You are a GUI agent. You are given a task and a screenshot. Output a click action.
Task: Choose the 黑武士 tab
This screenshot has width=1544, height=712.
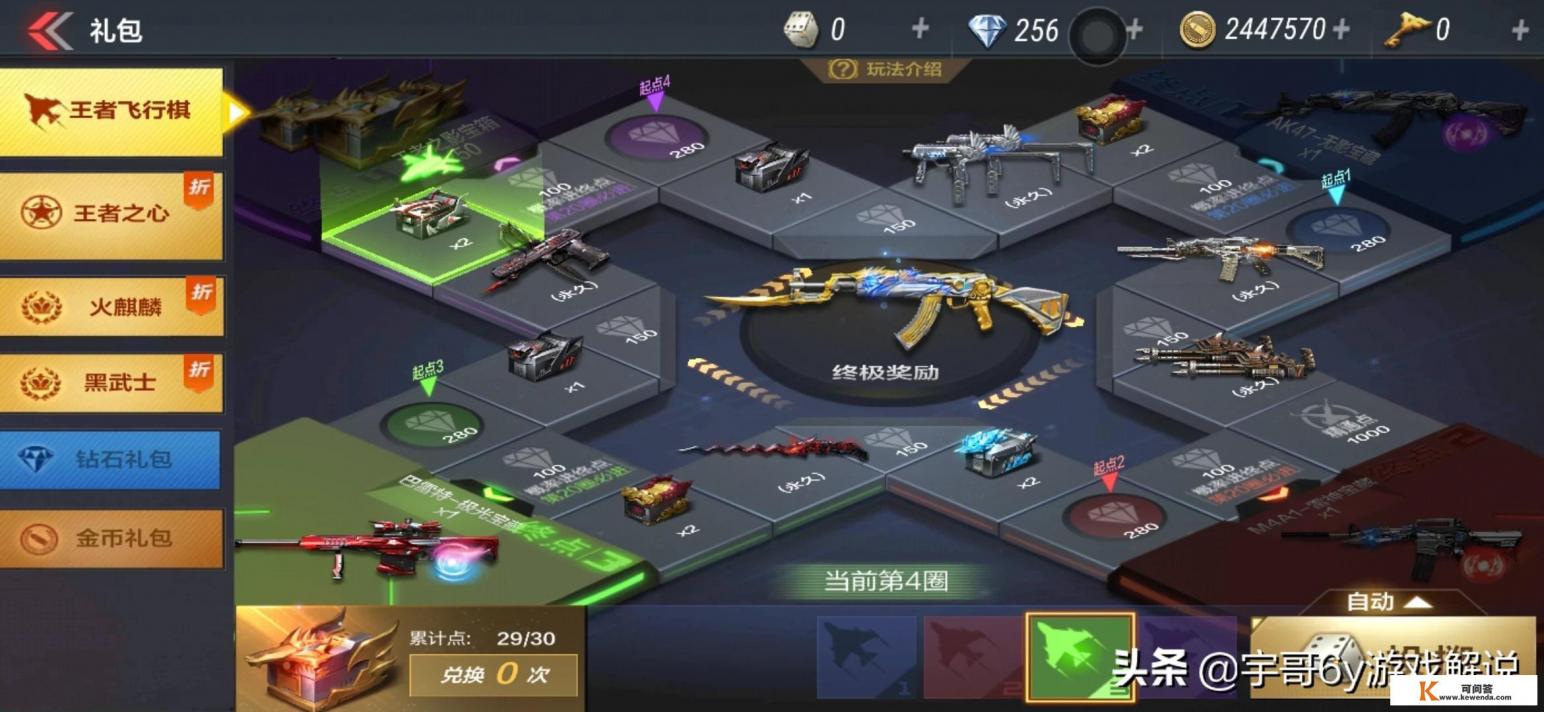coord(112,382)
